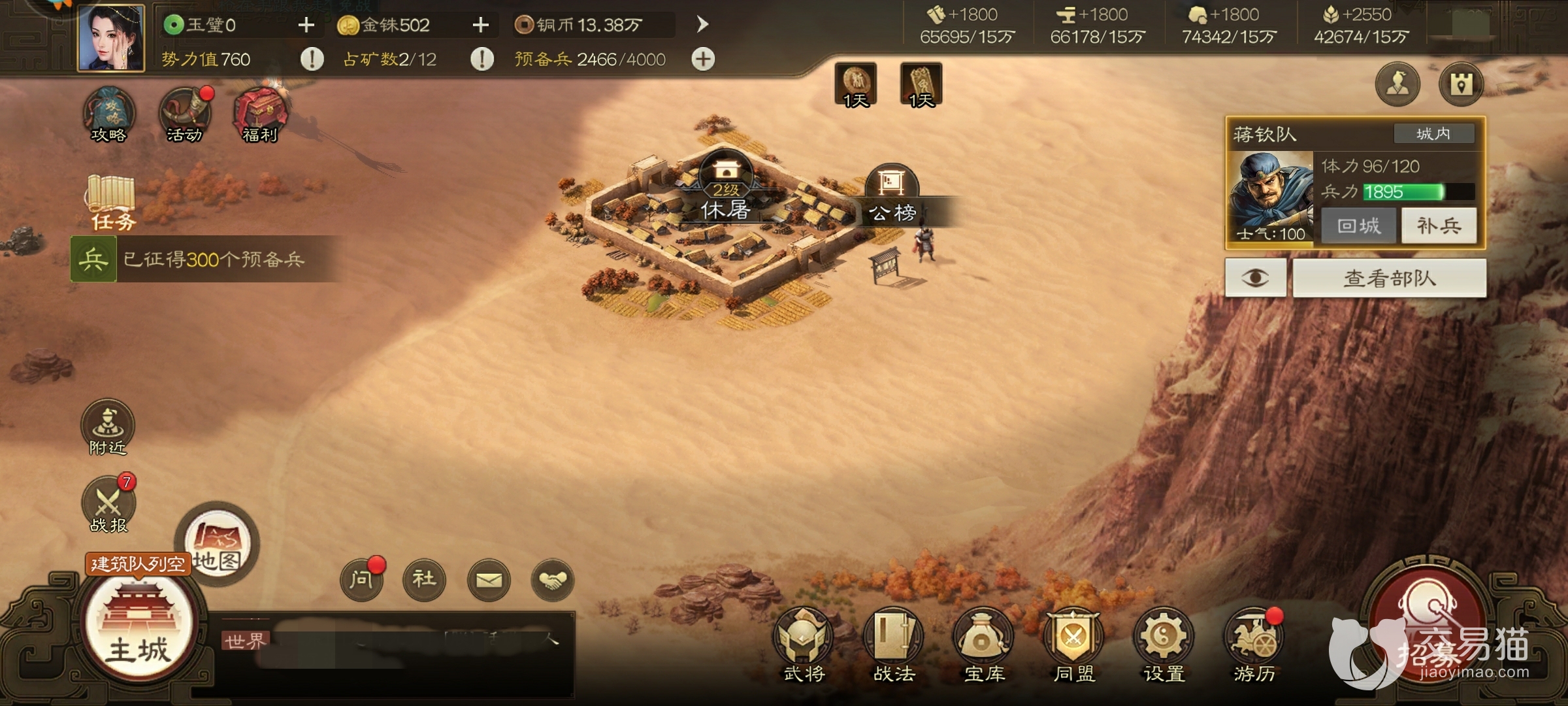Open the 宝库 treasury
Screen dimensions: 1568x706
tap(984, 644)
